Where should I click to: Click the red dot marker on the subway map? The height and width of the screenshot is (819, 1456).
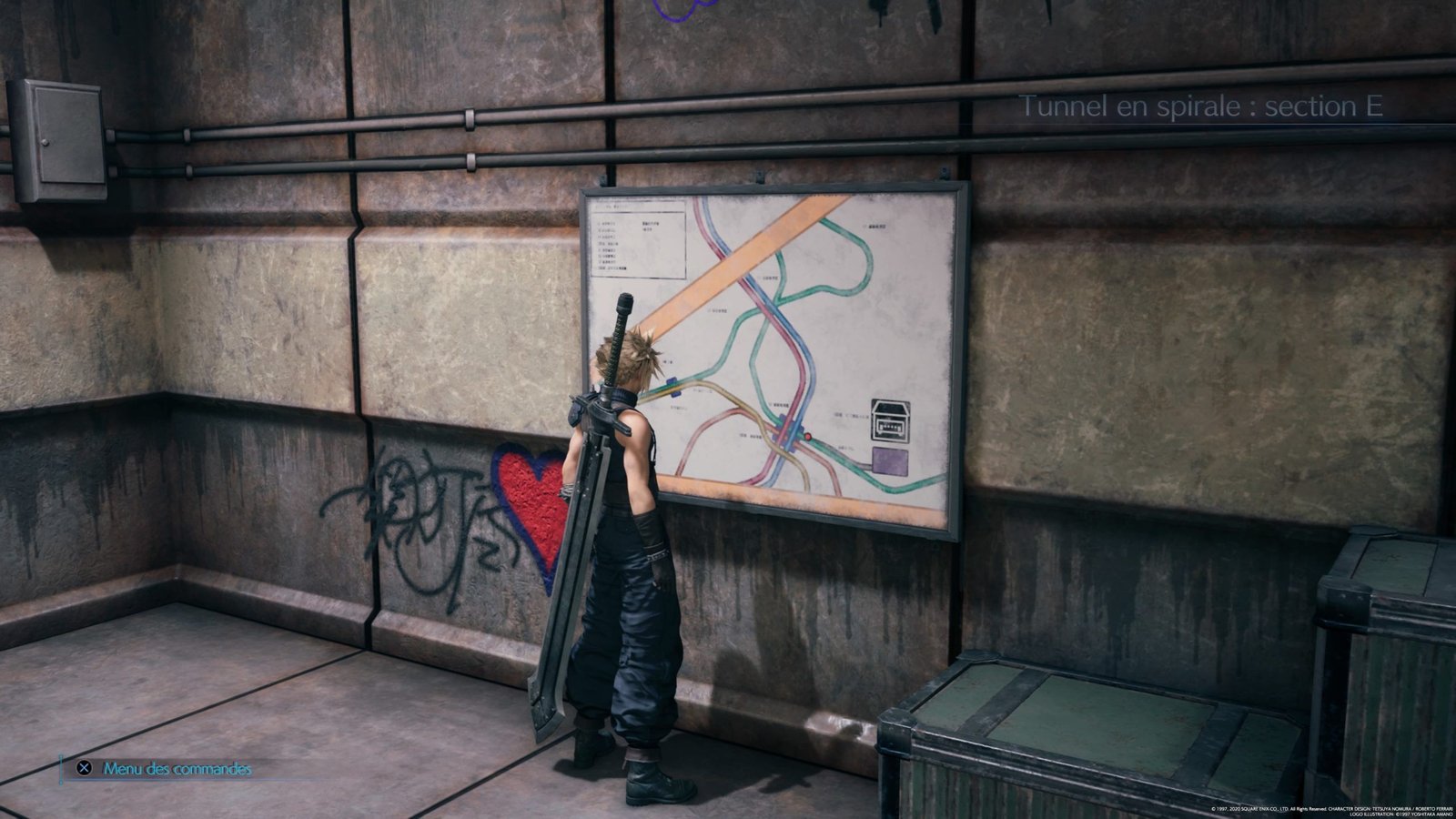point(808,437)
